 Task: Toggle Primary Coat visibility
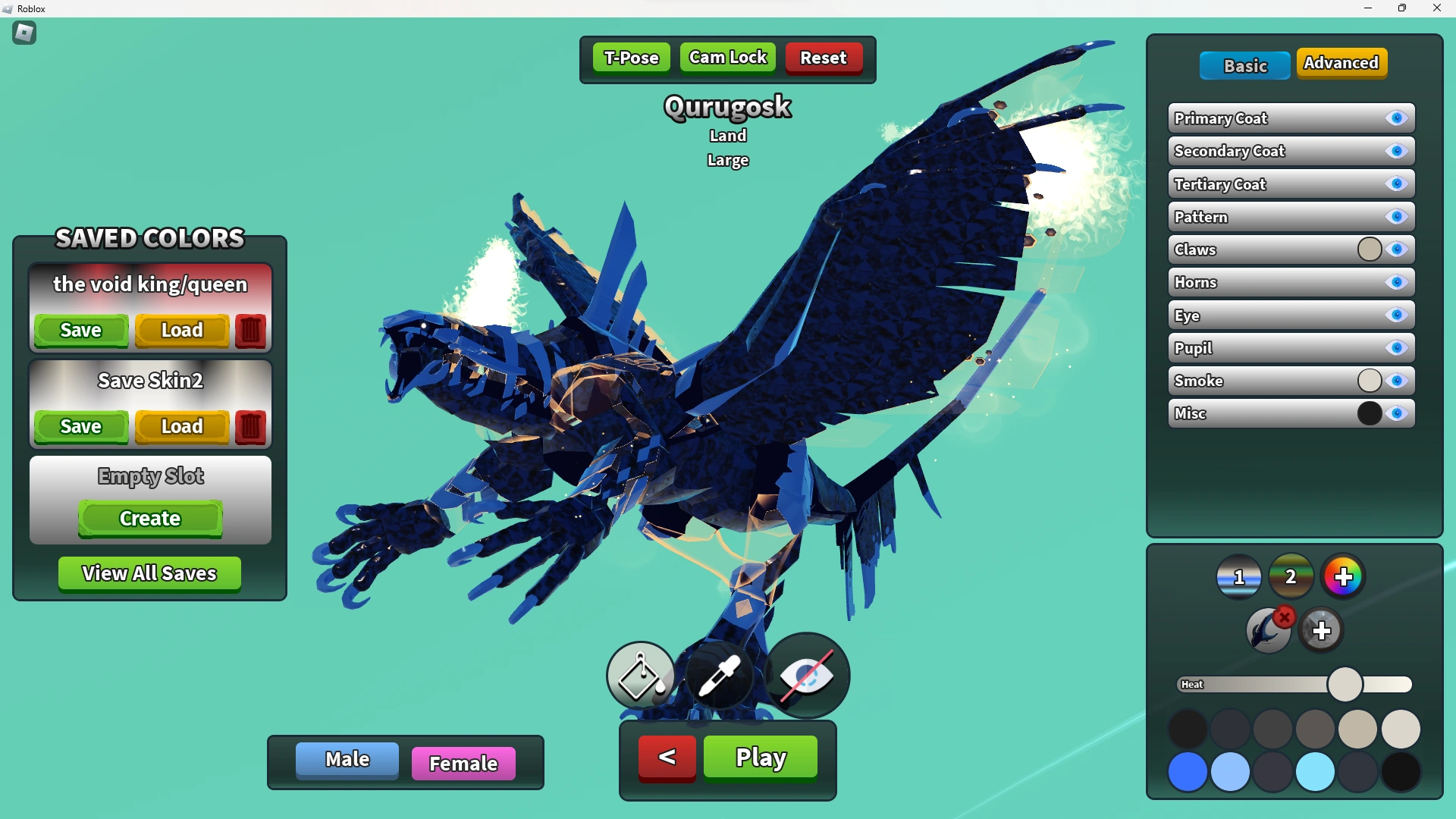1396,118
